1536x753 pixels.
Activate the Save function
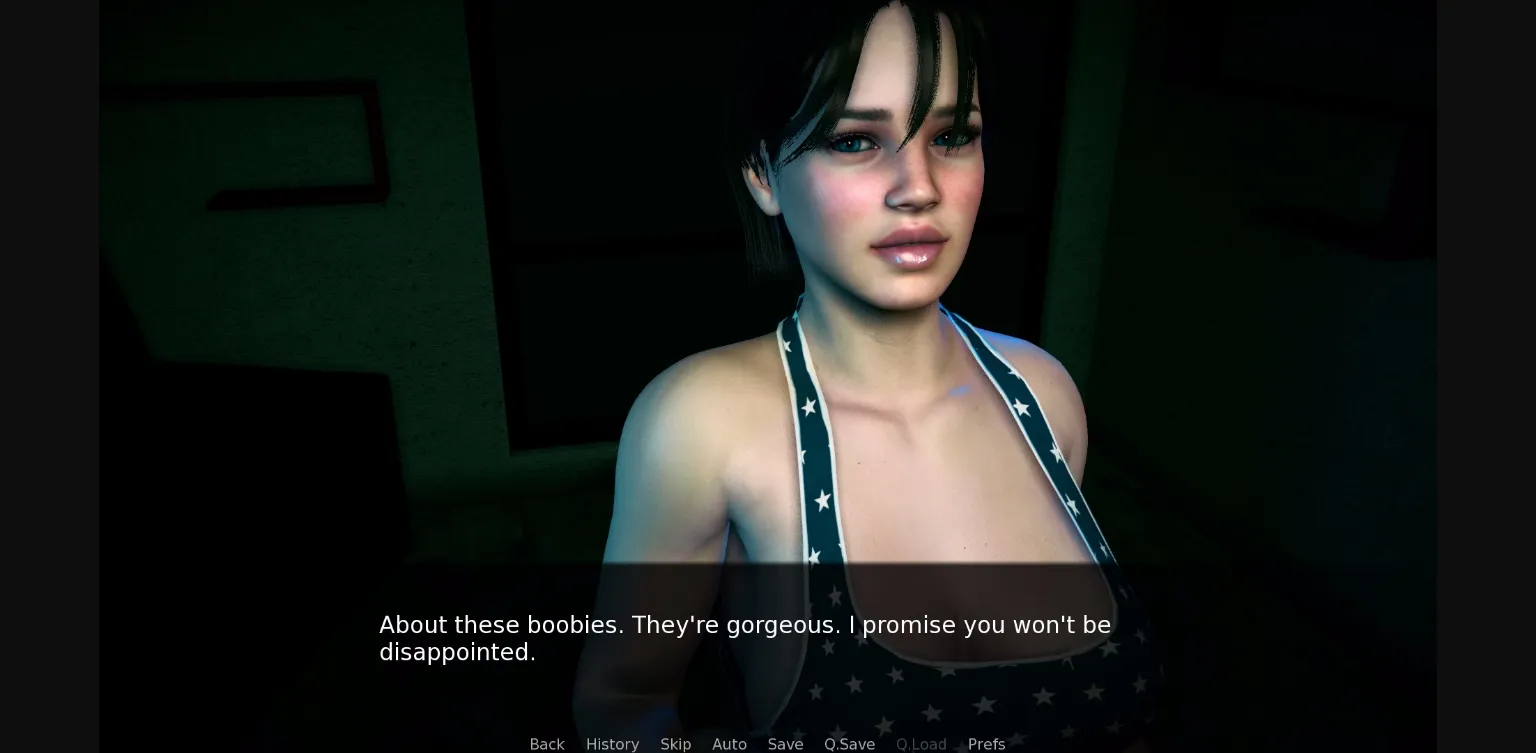click(785, 744)
